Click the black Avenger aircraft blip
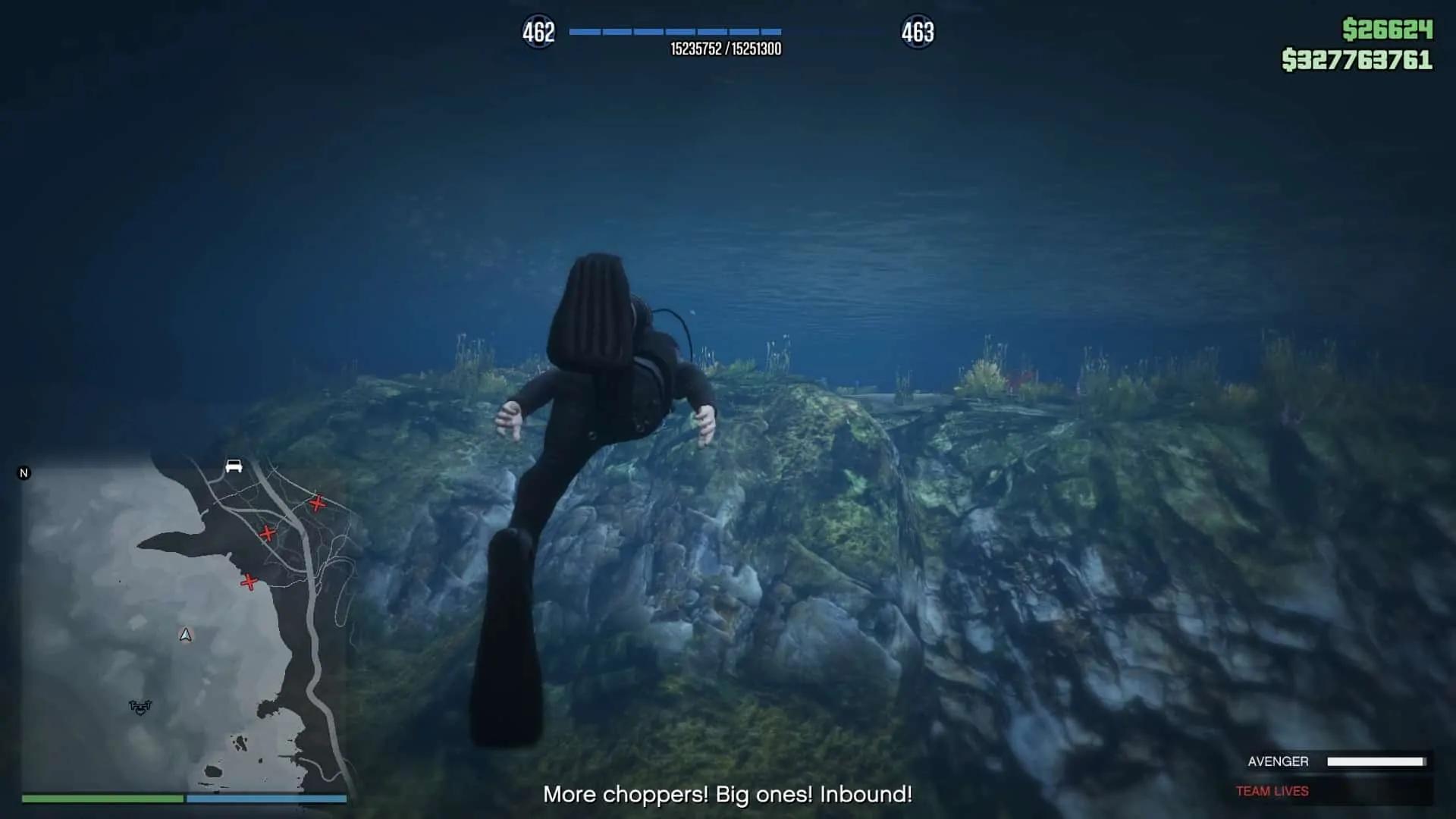This screenshot has width=1456, height=819. coord(140,707)
